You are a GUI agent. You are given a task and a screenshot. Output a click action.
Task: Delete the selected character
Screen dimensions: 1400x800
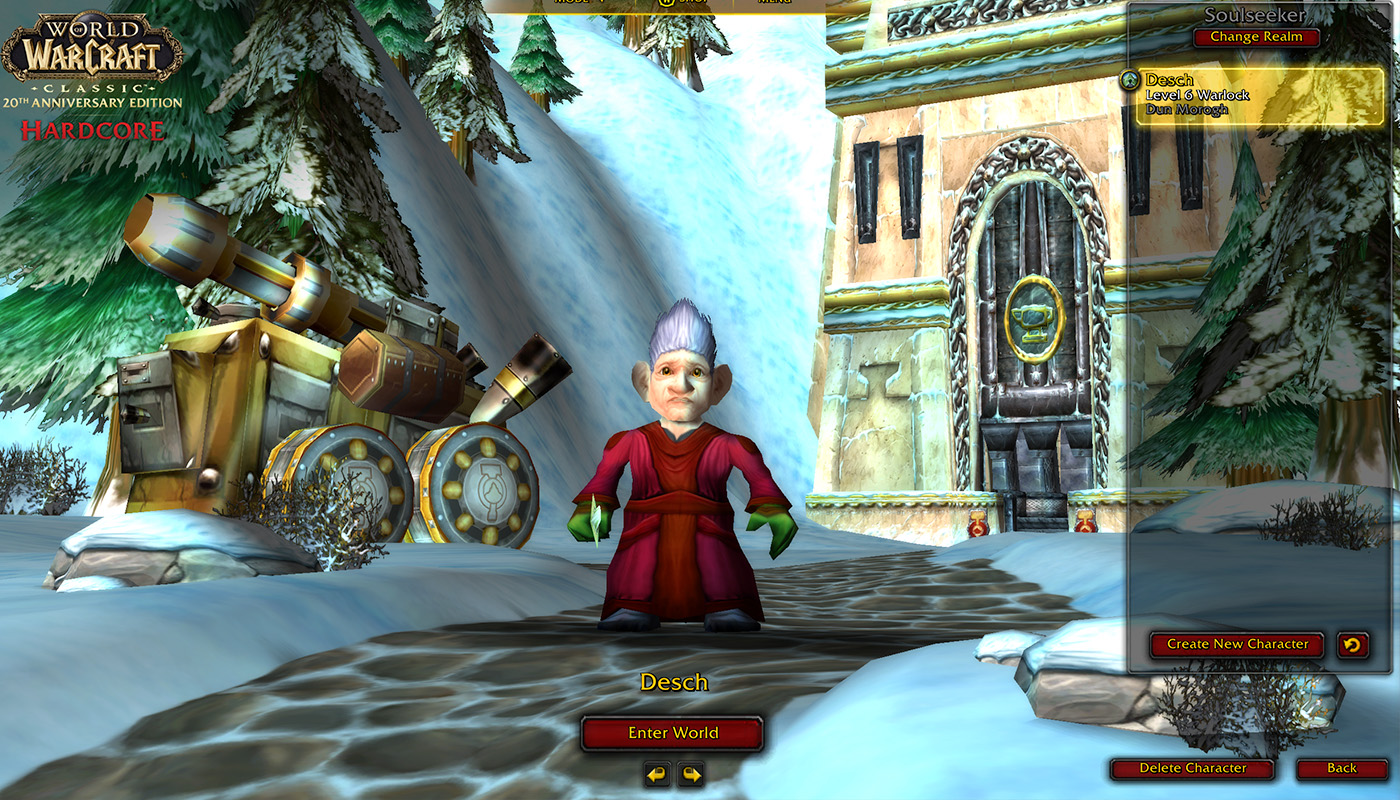1192,768
